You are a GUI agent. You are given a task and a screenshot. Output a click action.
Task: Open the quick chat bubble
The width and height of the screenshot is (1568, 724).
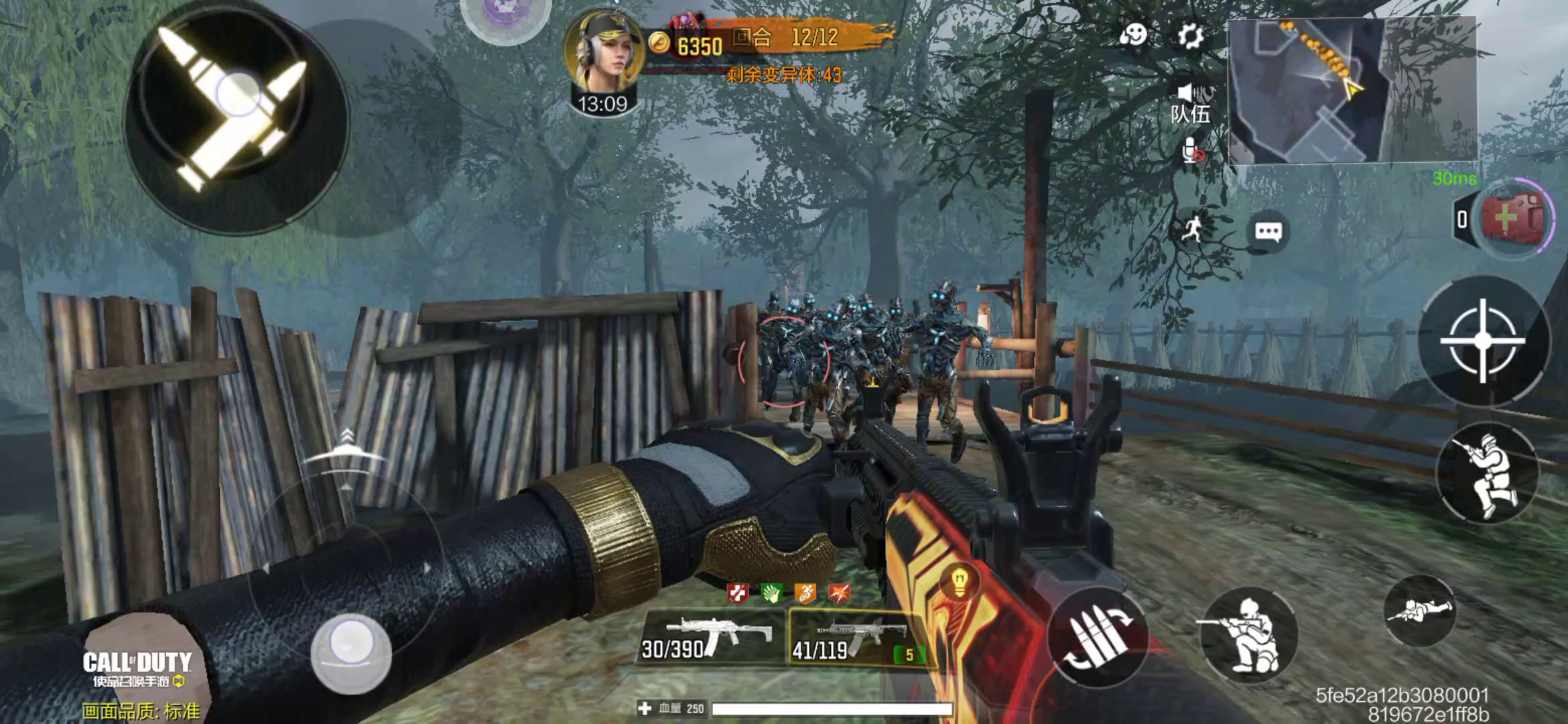1268,232
